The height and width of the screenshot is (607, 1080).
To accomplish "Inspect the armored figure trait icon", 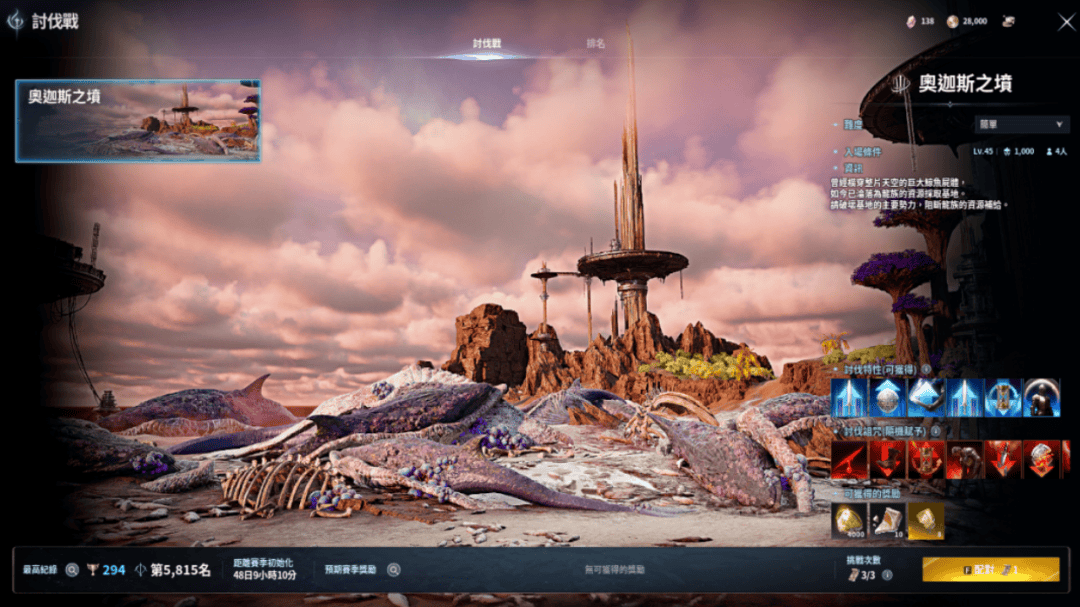I will (x=1041, y=398).
